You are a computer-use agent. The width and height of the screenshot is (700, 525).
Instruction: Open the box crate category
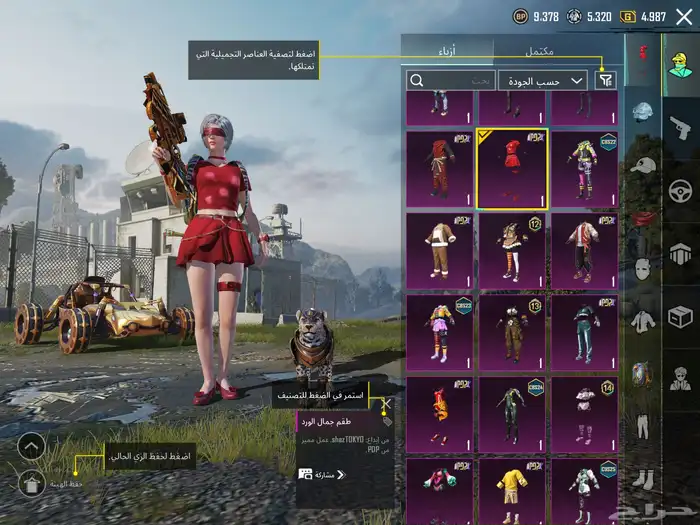pyautogui.click(x=681, y=317)
